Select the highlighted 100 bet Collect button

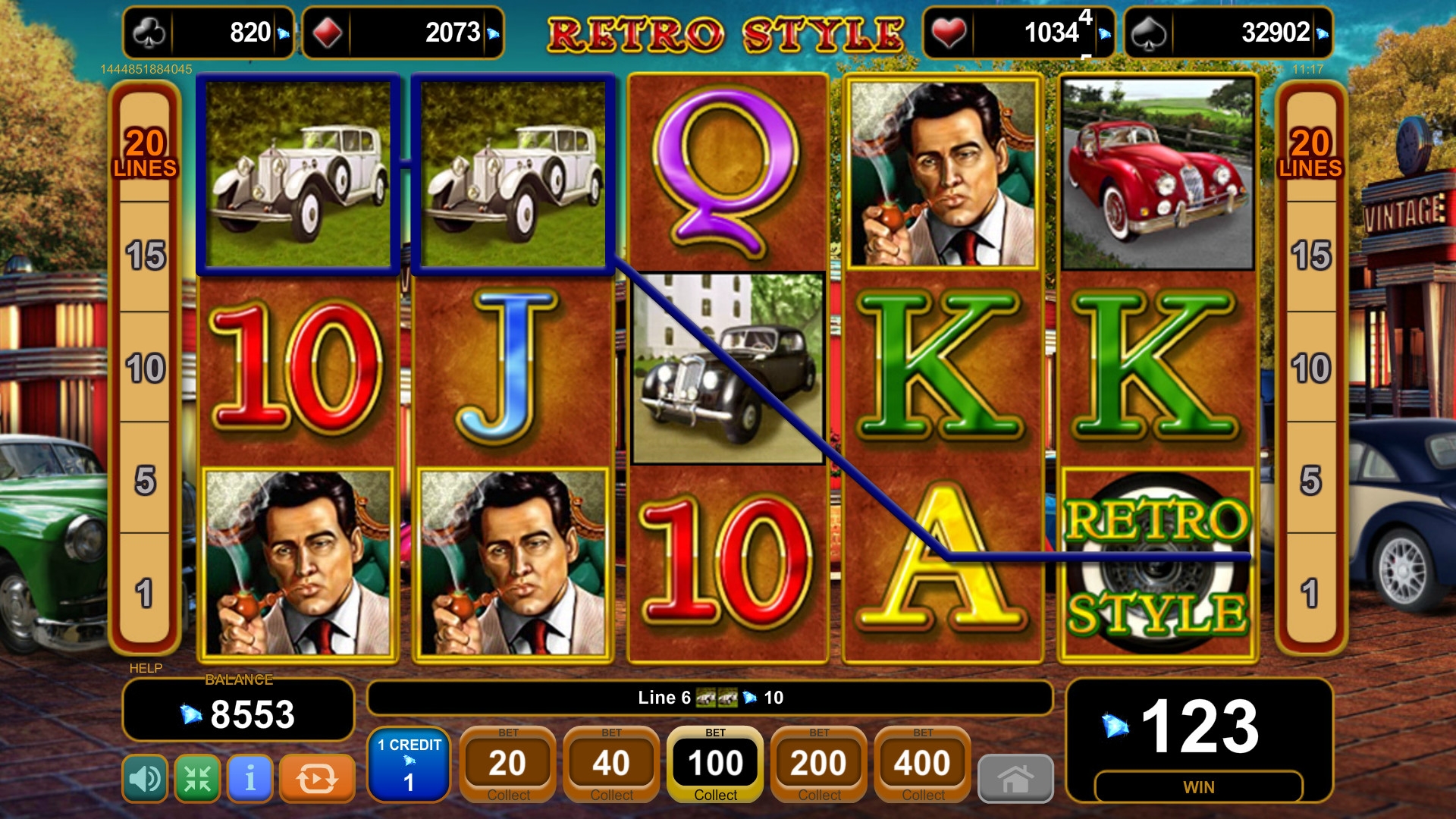(715, 764)
